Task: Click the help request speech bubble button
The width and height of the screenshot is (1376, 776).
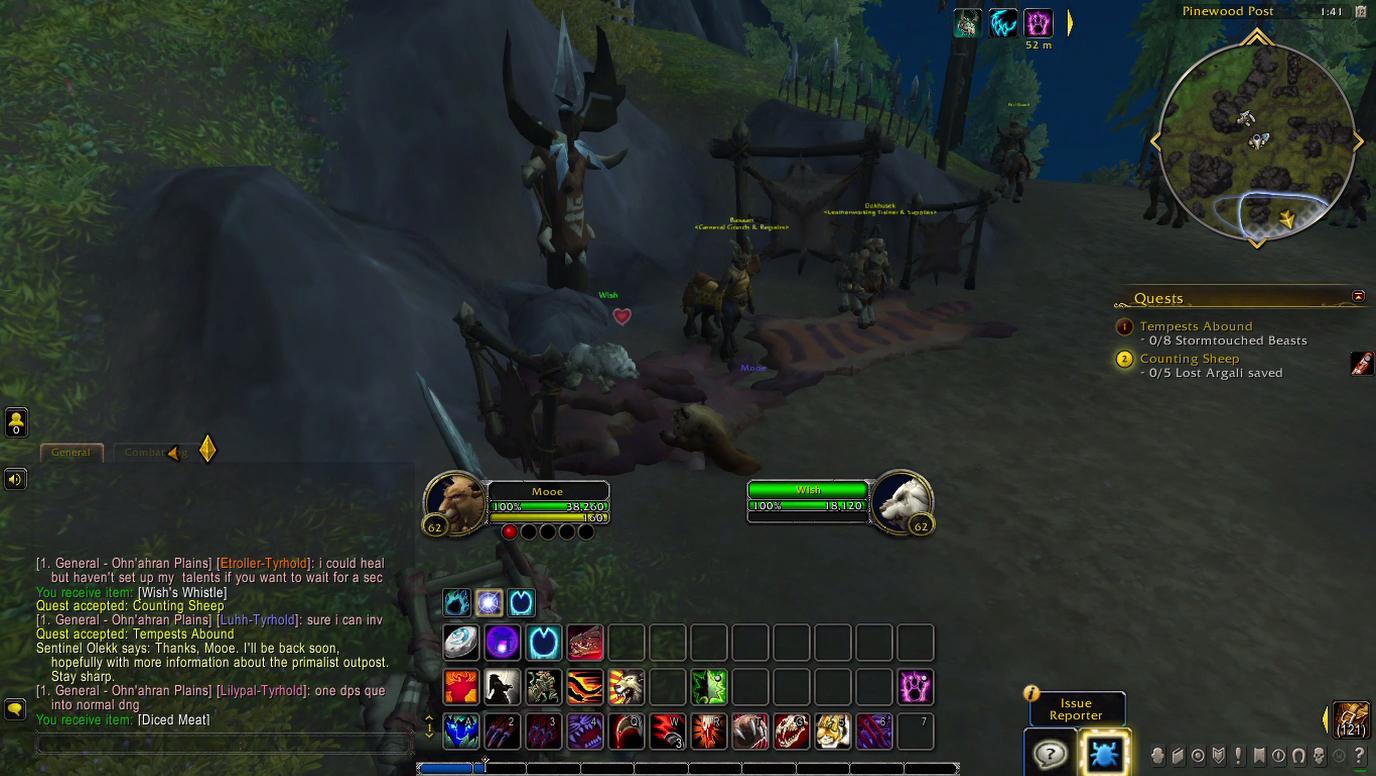Action: click(1050, 753)
